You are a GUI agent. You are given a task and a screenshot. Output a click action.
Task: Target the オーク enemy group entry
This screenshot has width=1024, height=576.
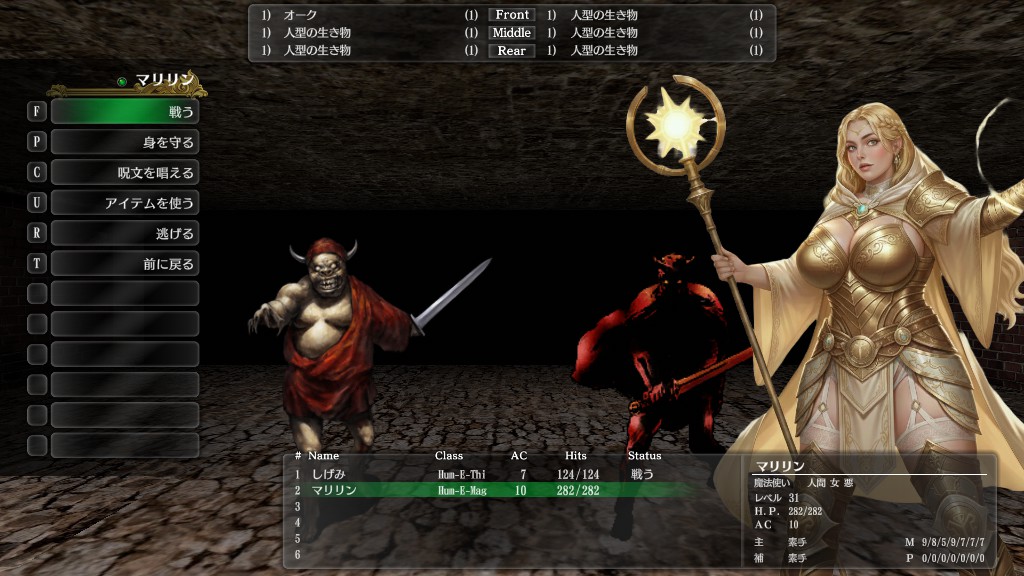[301, 15]
